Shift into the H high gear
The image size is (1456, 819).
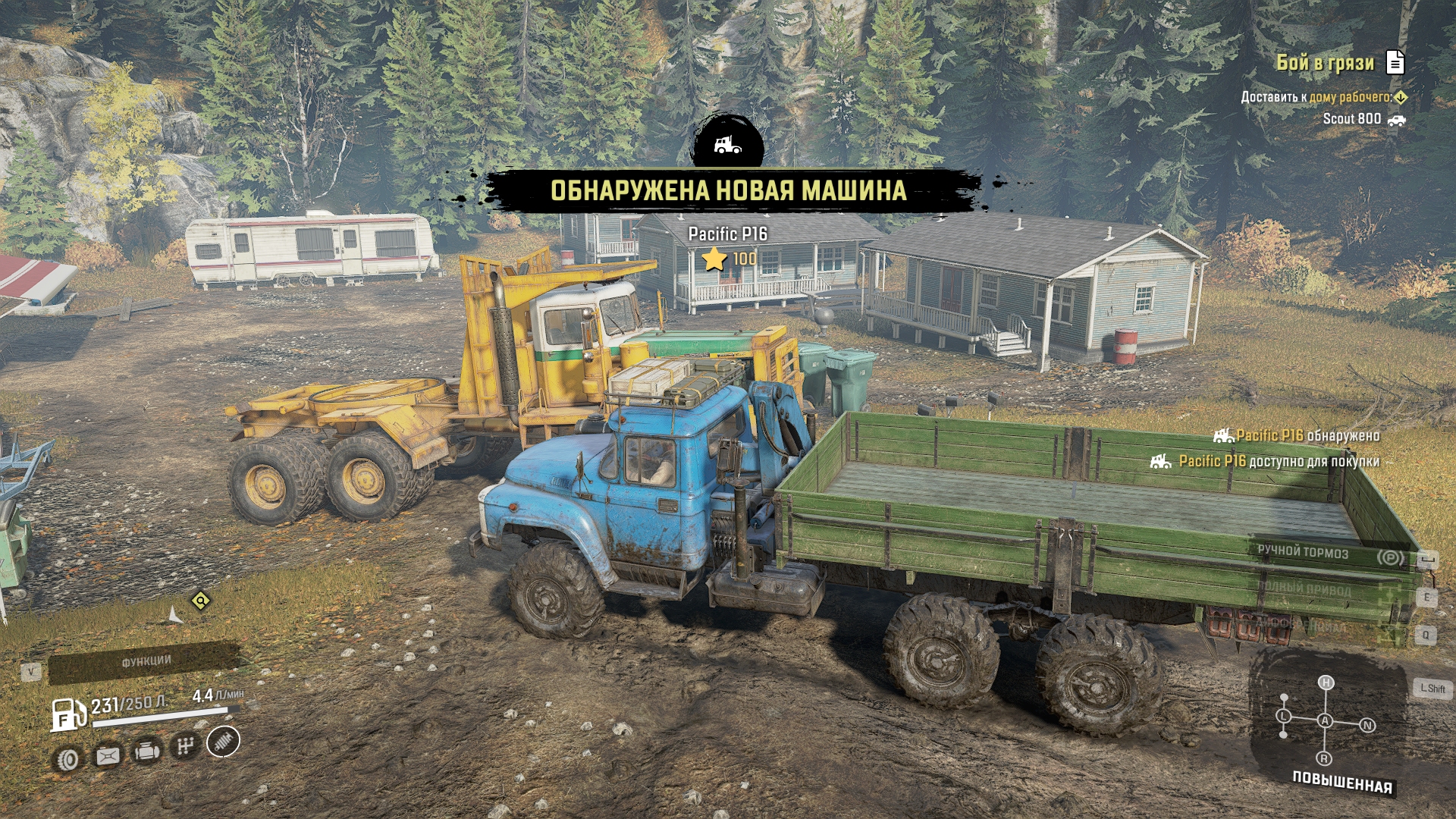pos(1326,682)
